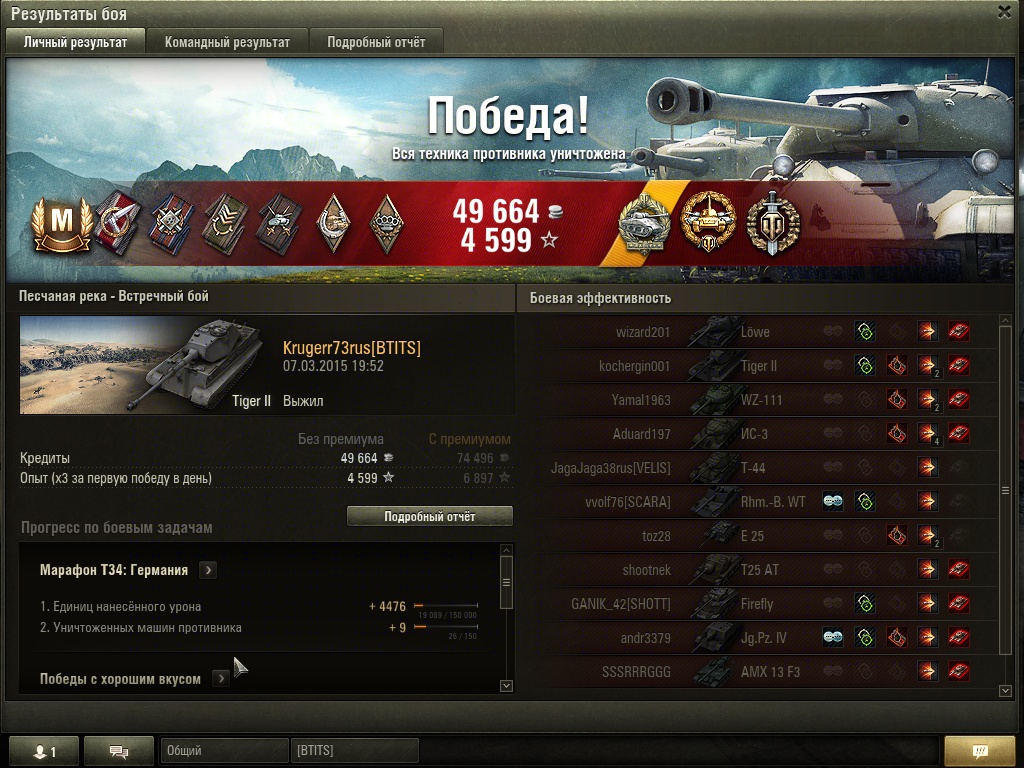Click the Подробный отчёт button
This screenshot has width=1024, height=768.
point(429,516)
